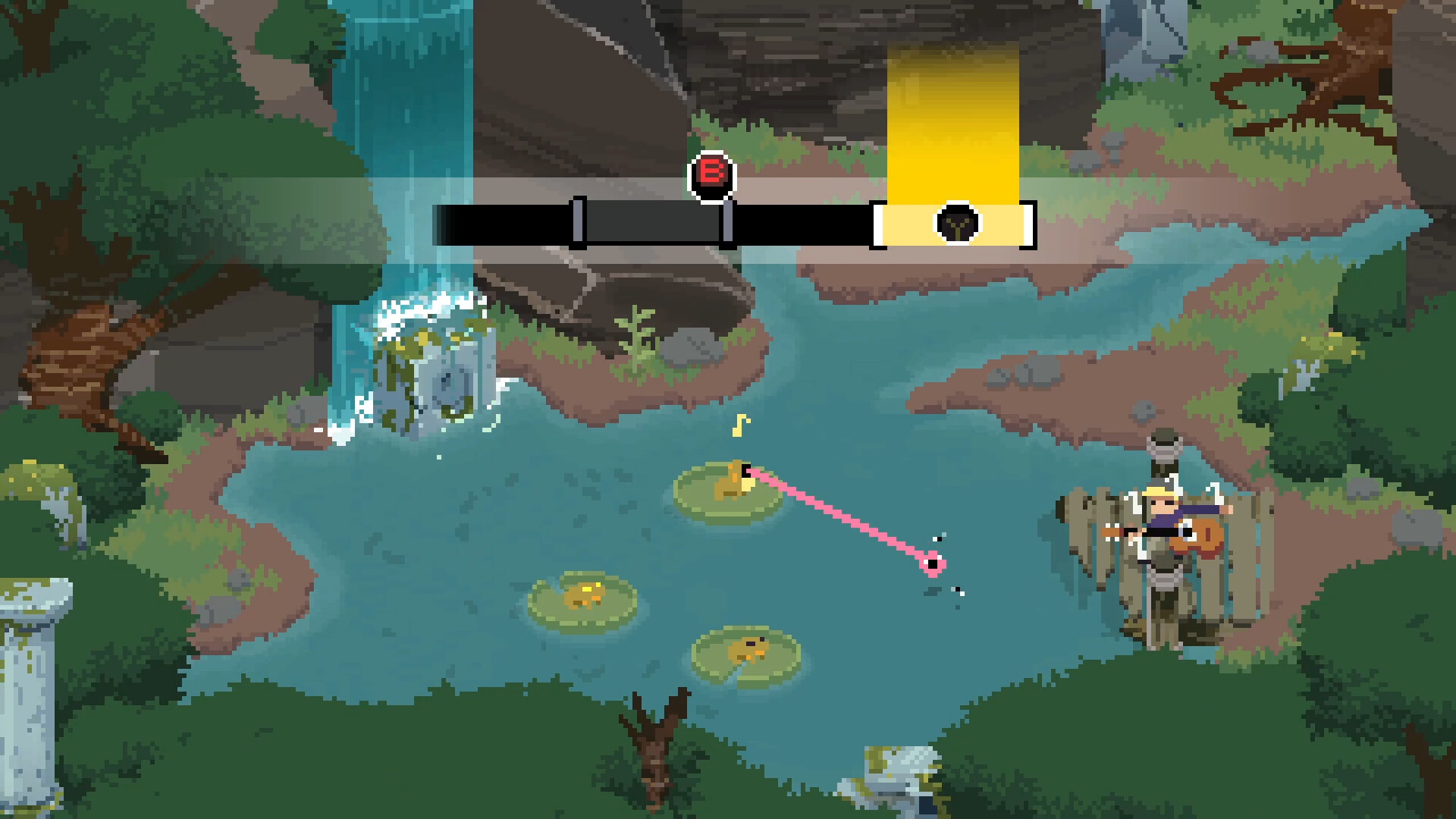The image size is (1456, 819).
Task: Click the white end cap of the rhythm bar
Action: click(1028, 224)
